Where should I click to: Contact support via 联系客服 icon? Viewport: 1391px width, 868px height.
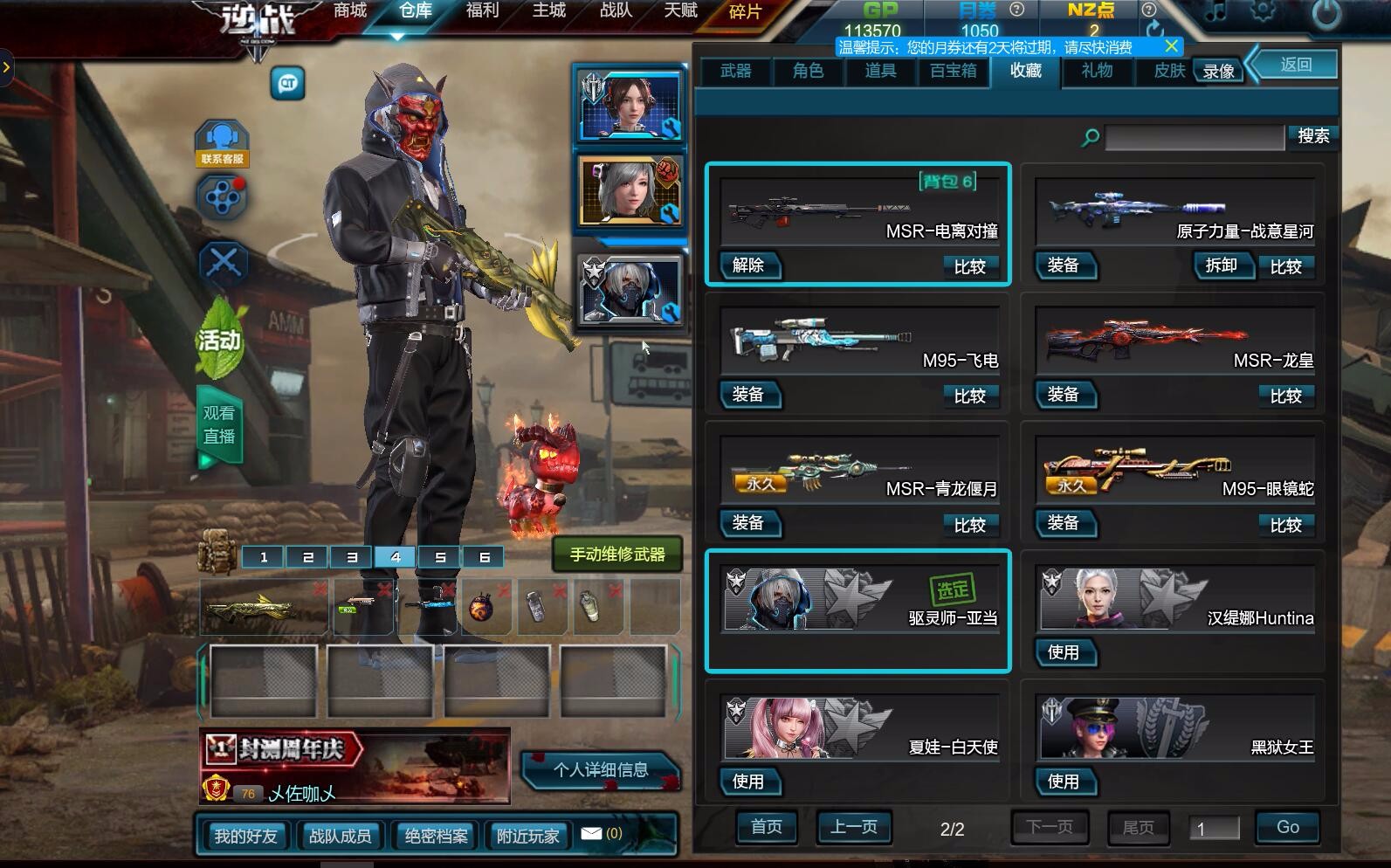click(x=222, y=143)
